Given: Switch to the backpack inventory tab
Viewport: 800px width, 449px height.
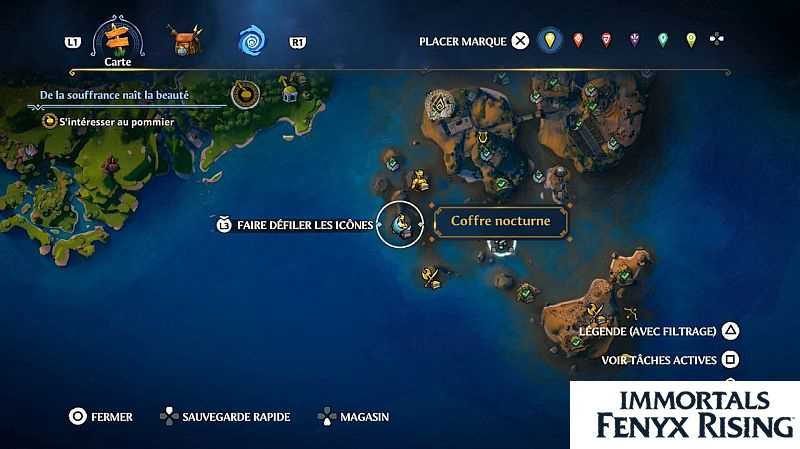Looking at the screenshot, I should pos(183,42).
